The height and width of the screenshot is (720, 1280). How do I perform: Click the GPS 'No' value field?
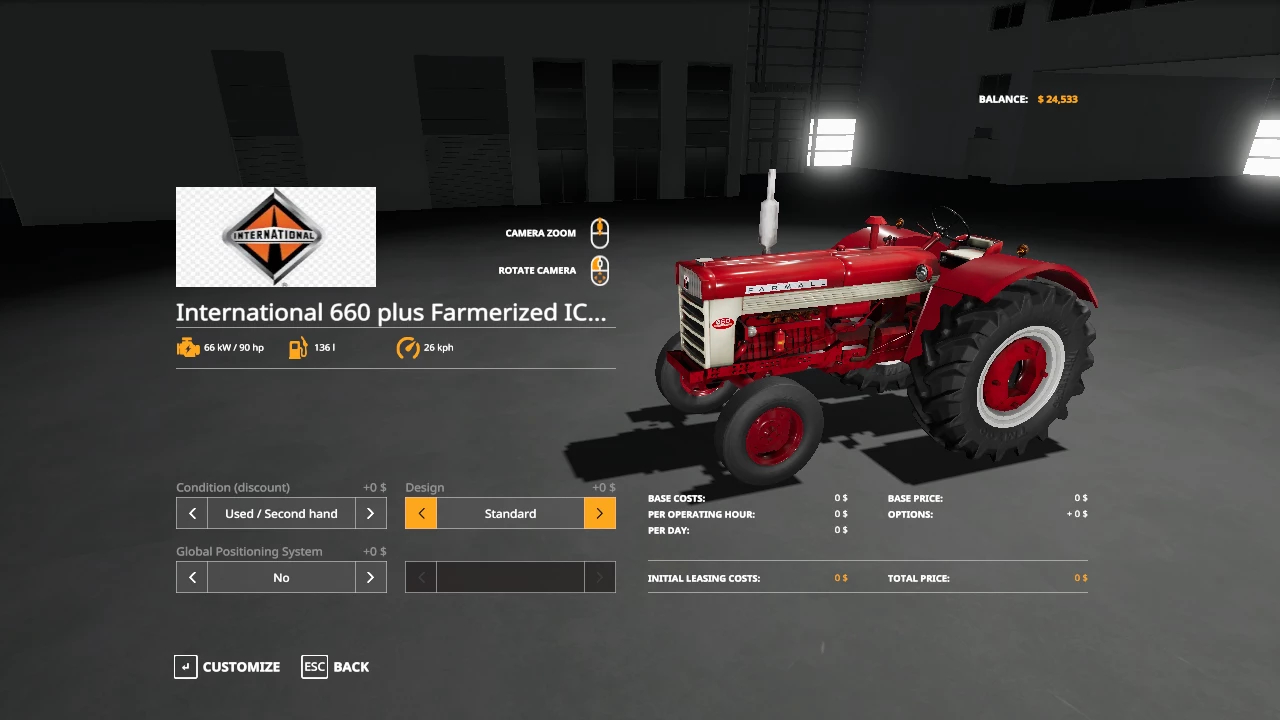tap(281, 577)
